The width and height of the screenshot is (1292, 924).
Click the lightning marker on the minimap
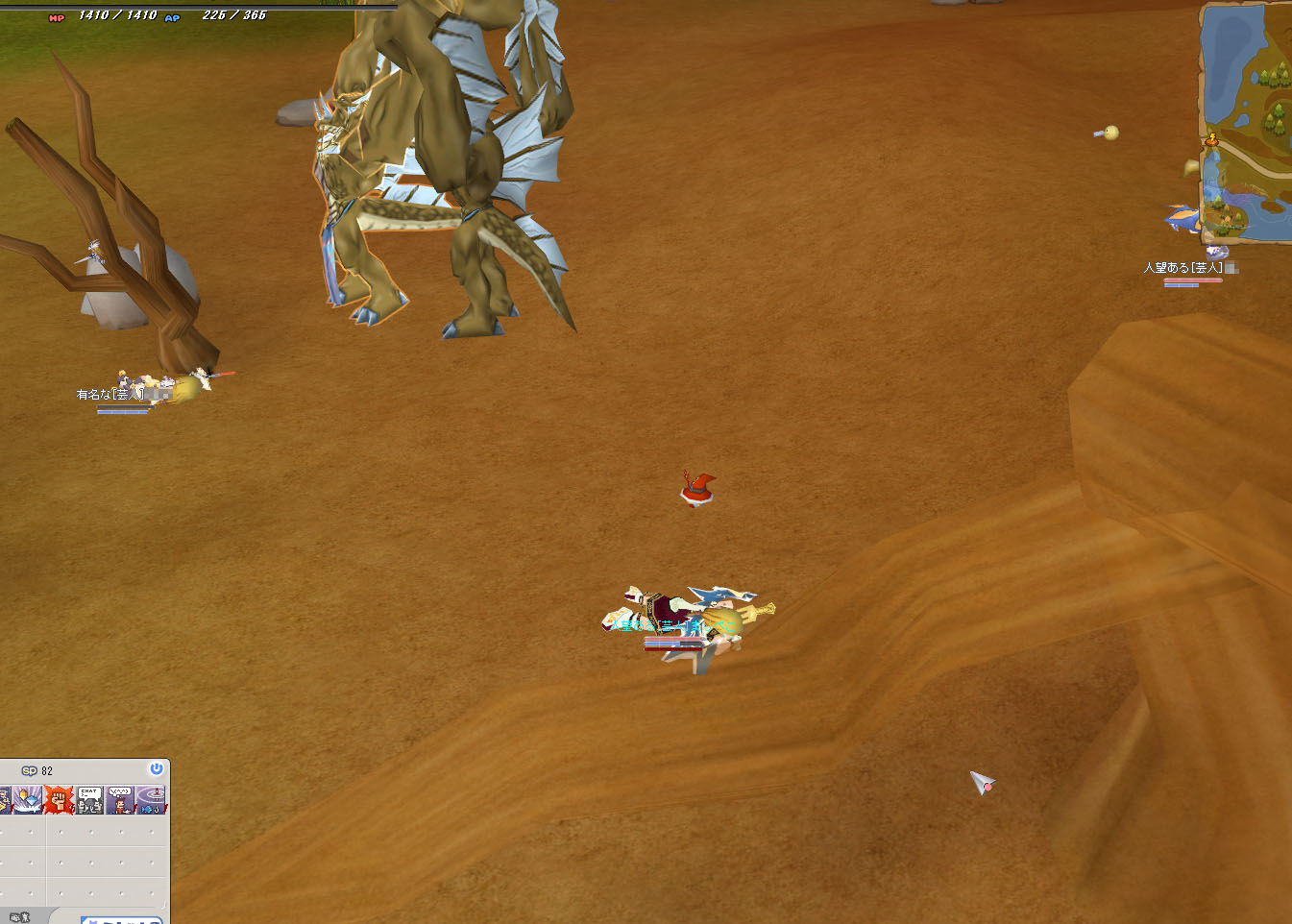tap(1212, 140)
